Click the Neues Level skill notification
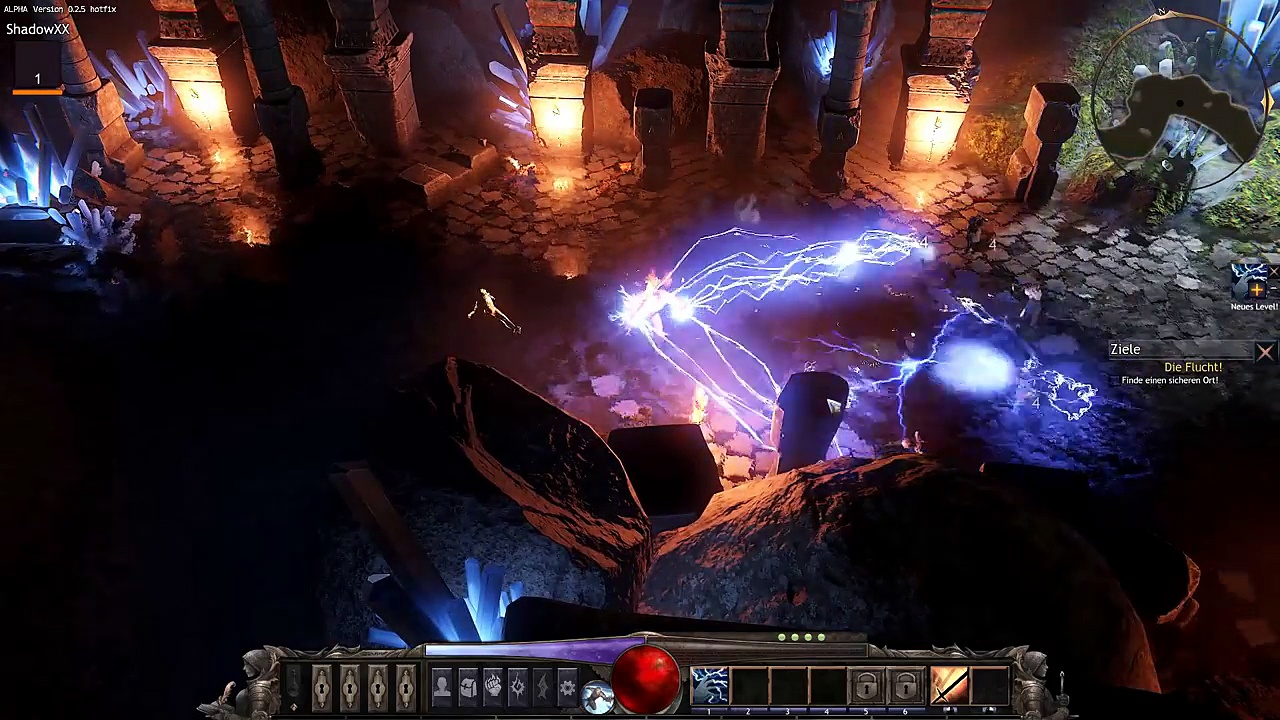This screenshot has width=1280, height=720. (x=1249, y=283)
